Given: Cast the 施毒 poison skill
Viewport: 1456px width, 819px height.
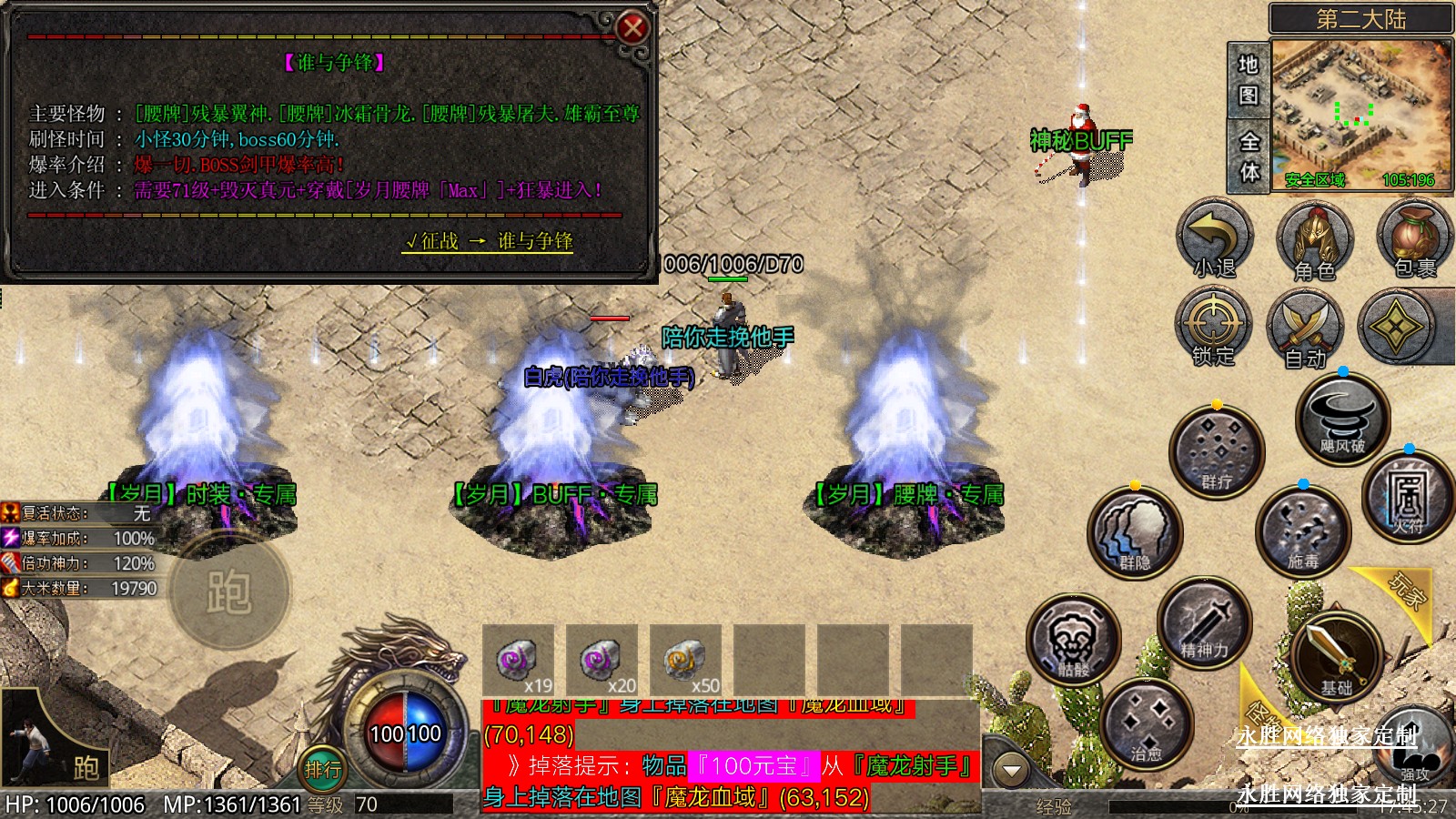Looking at the screenshot, I should tap(1302, 532).
